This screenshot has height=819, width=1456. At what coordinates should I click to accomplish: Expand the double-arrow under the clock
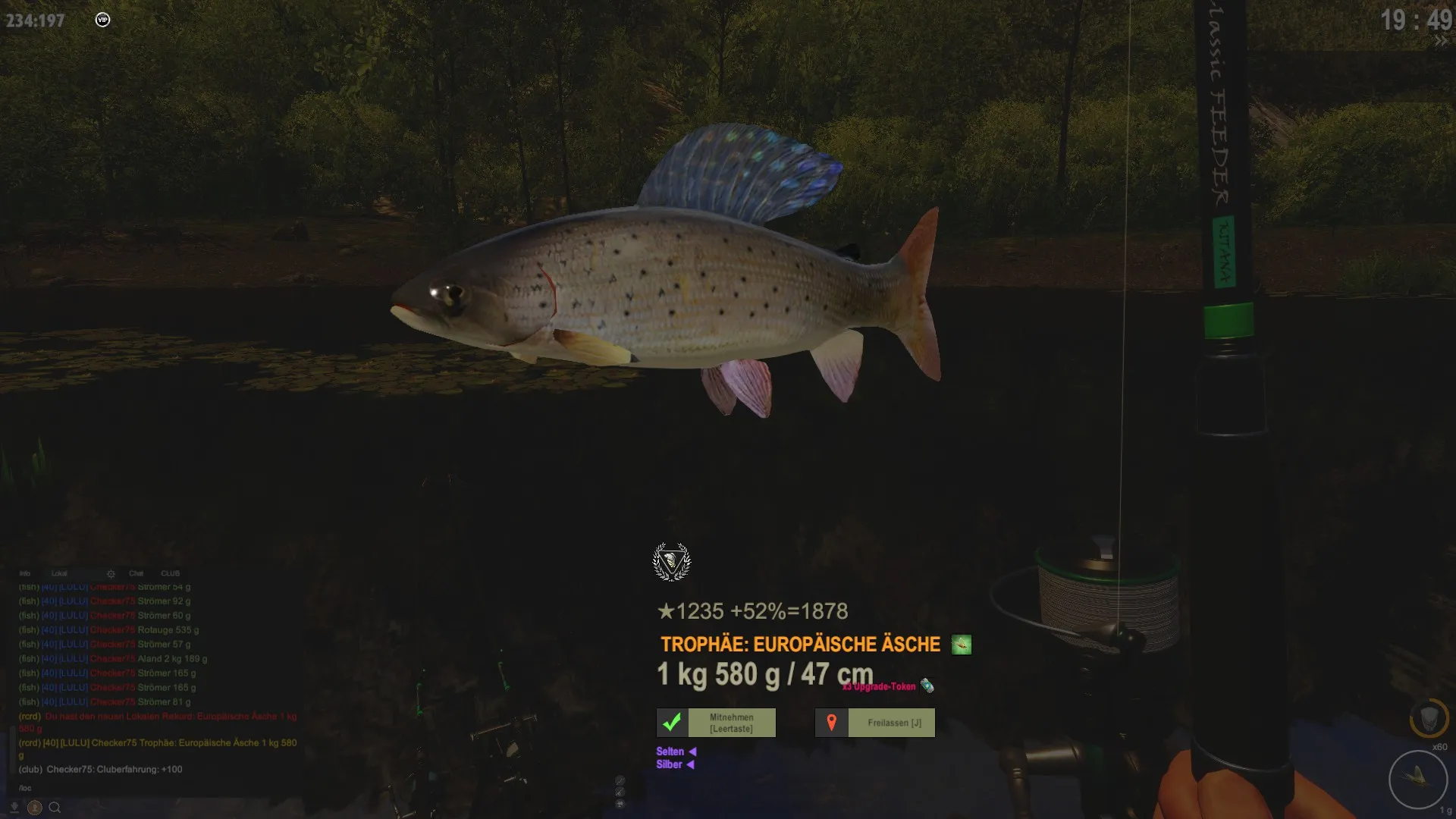point(1440,42)
